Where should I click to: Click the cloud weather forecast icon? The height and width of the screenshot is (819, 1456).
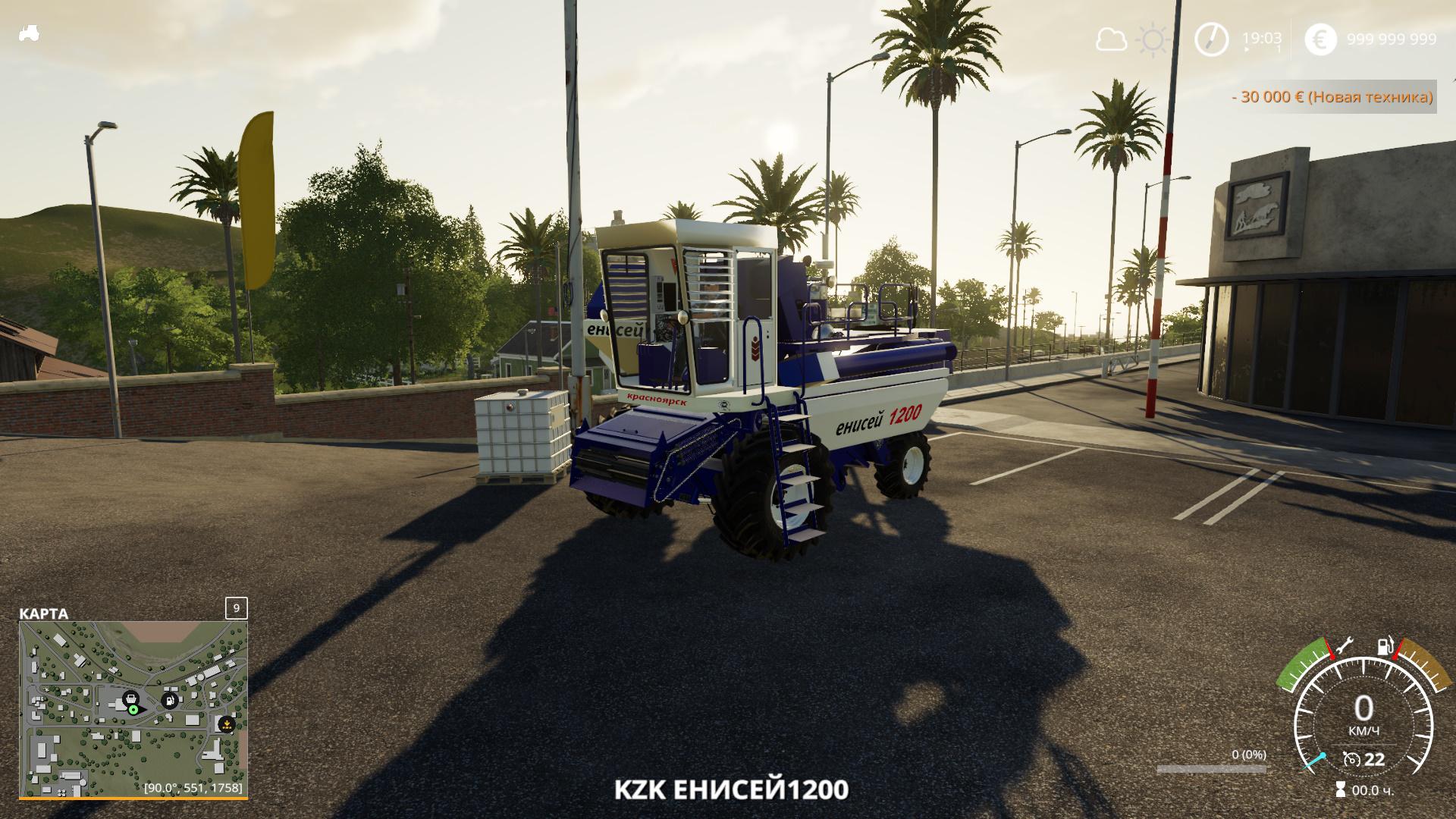coord(1112,39)
